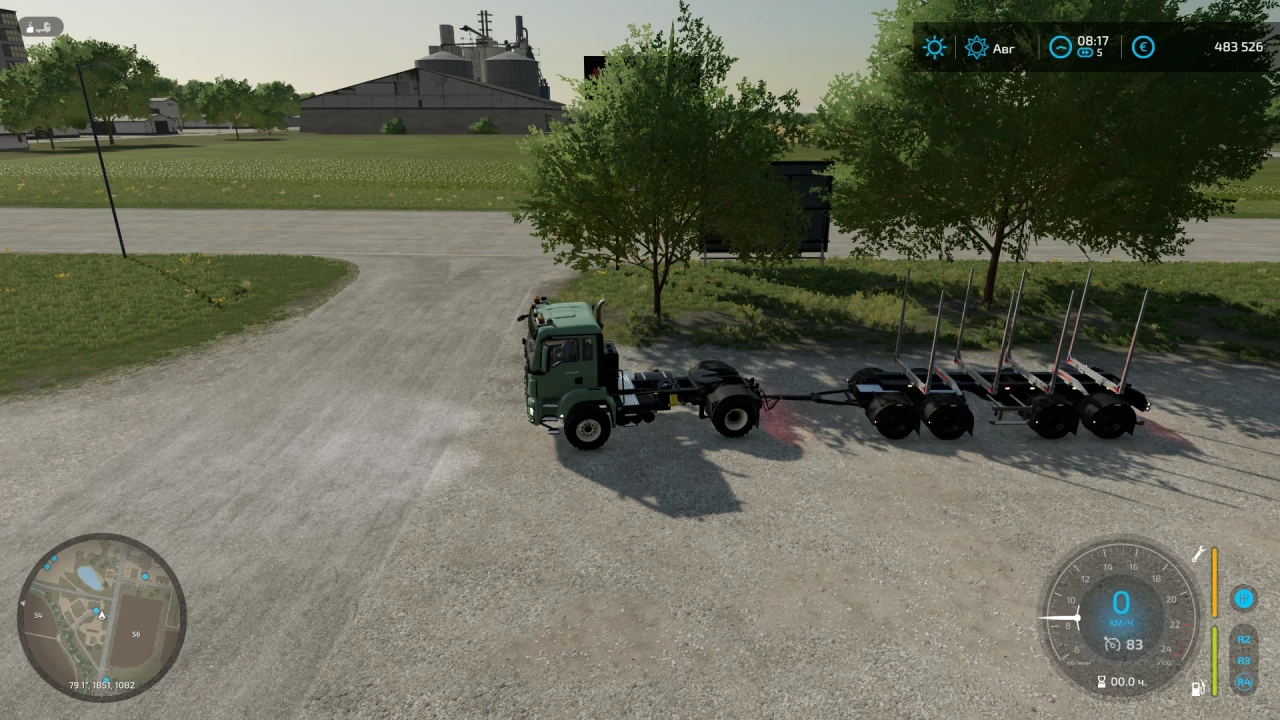This screenshot has height=720, width=1280.
Task: Click the money balance 483 526
Action: pos(1238,46)
